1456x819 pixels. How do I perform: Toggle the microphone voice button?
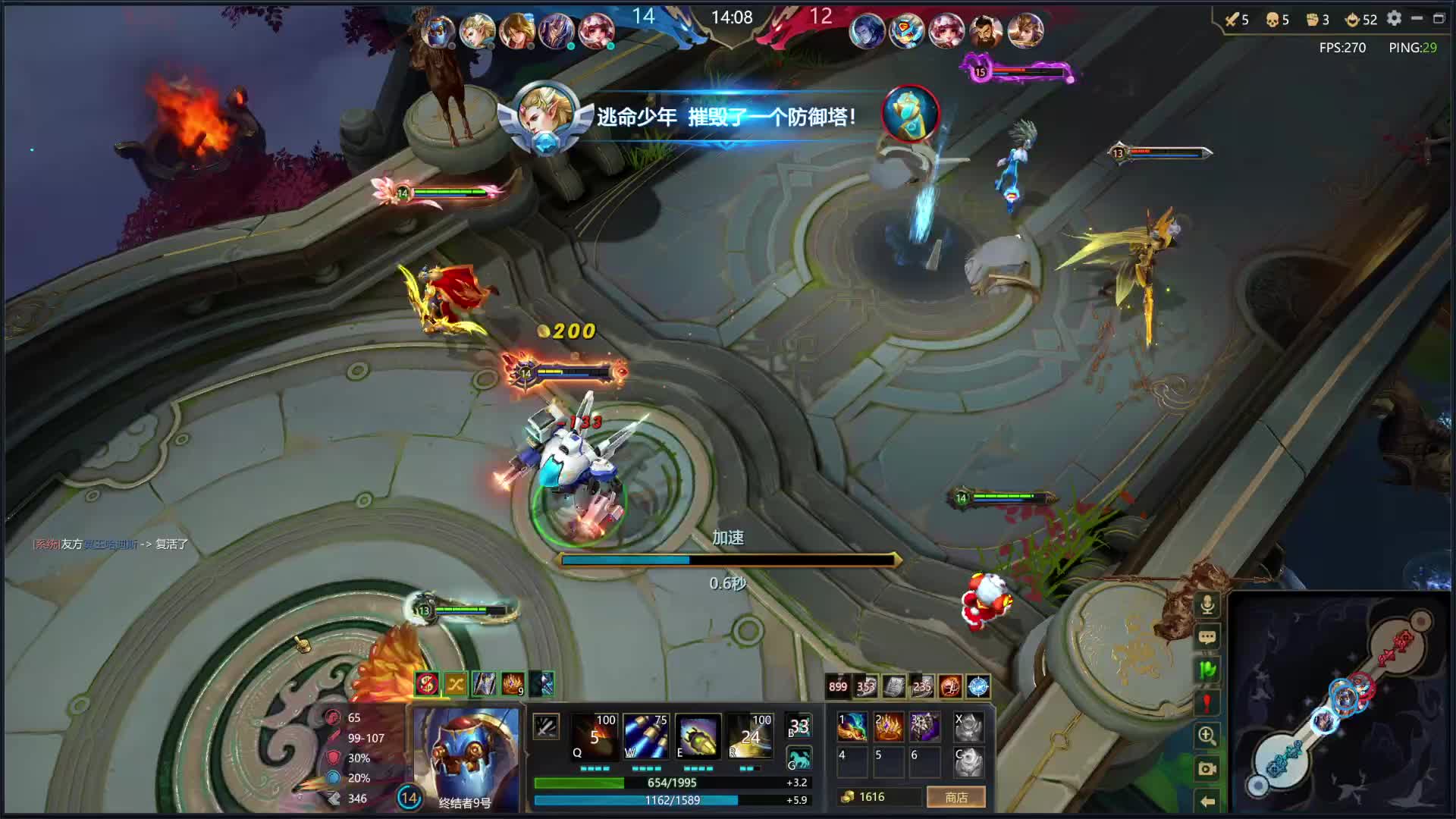click(x=1207, y=604)
